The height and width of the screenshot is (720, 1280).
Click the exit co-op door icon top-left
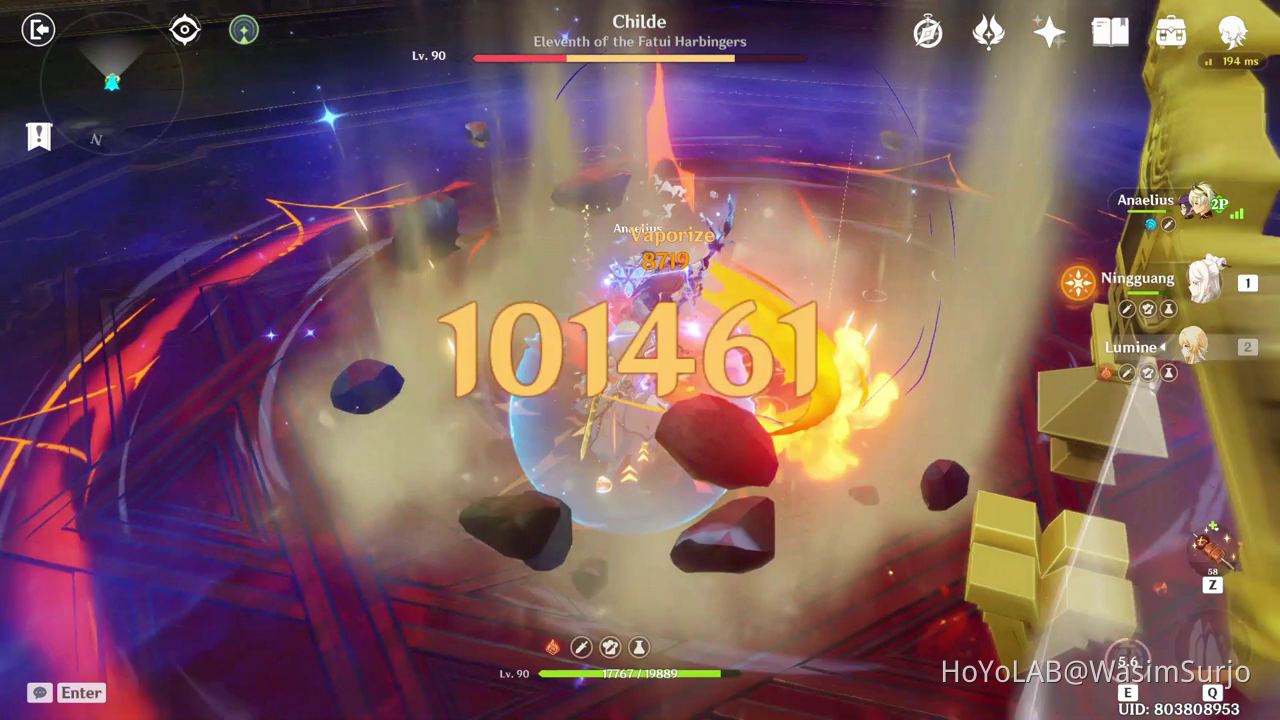pos(39,27)
